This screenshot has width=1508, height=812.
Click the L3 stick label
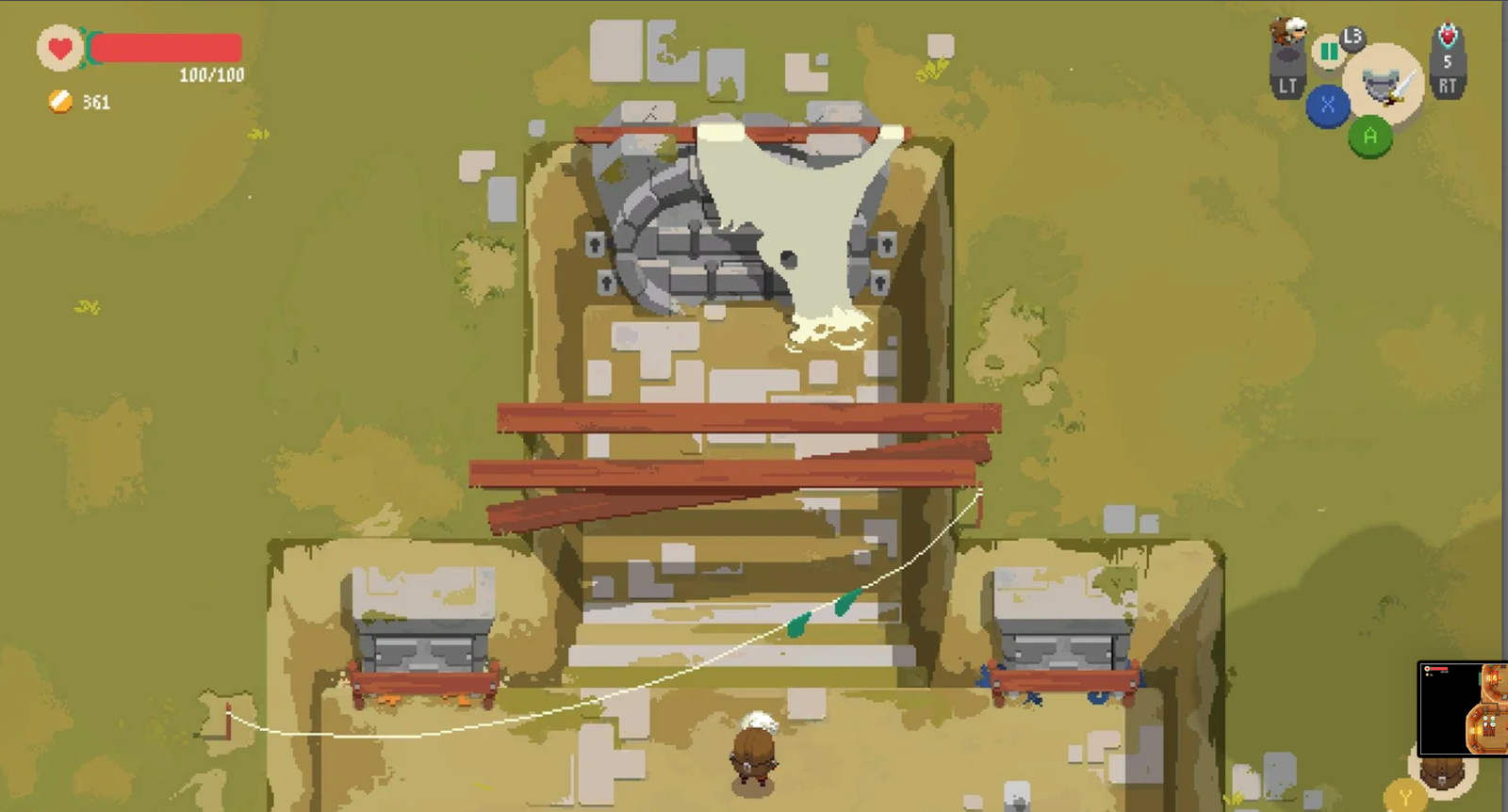tap(1352, 38)
